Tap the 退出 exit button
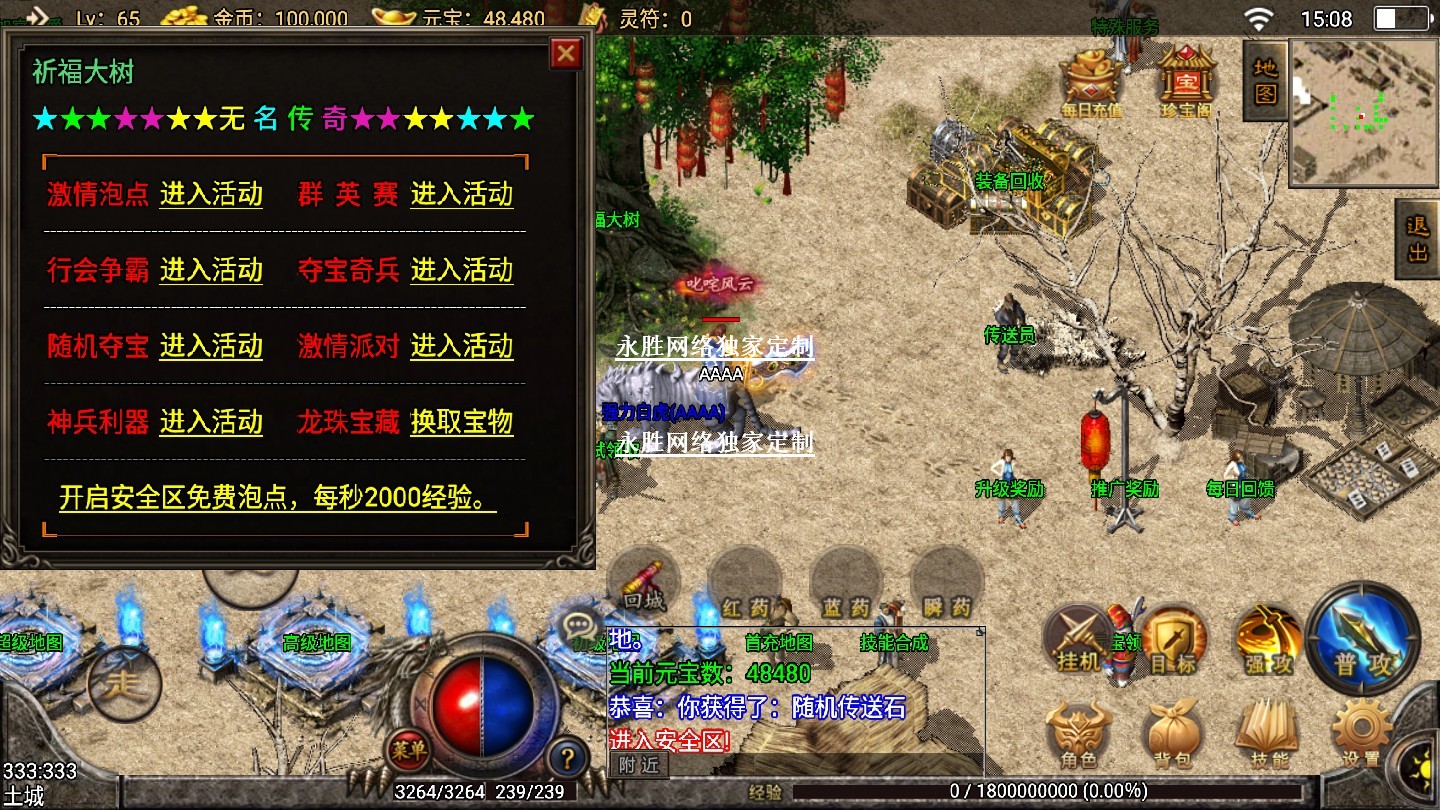Viewport: 1440px width, 810px height. [x=1417, y=239]
